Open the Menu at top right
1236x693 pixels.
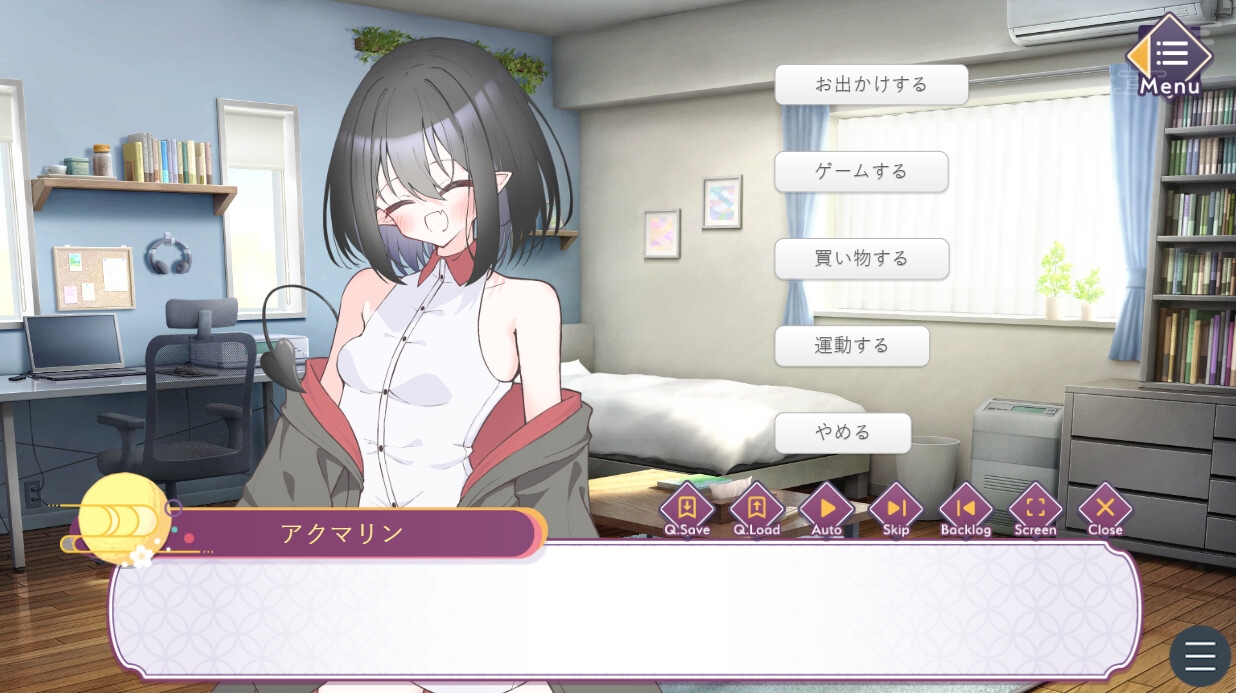click(1169, 58)
